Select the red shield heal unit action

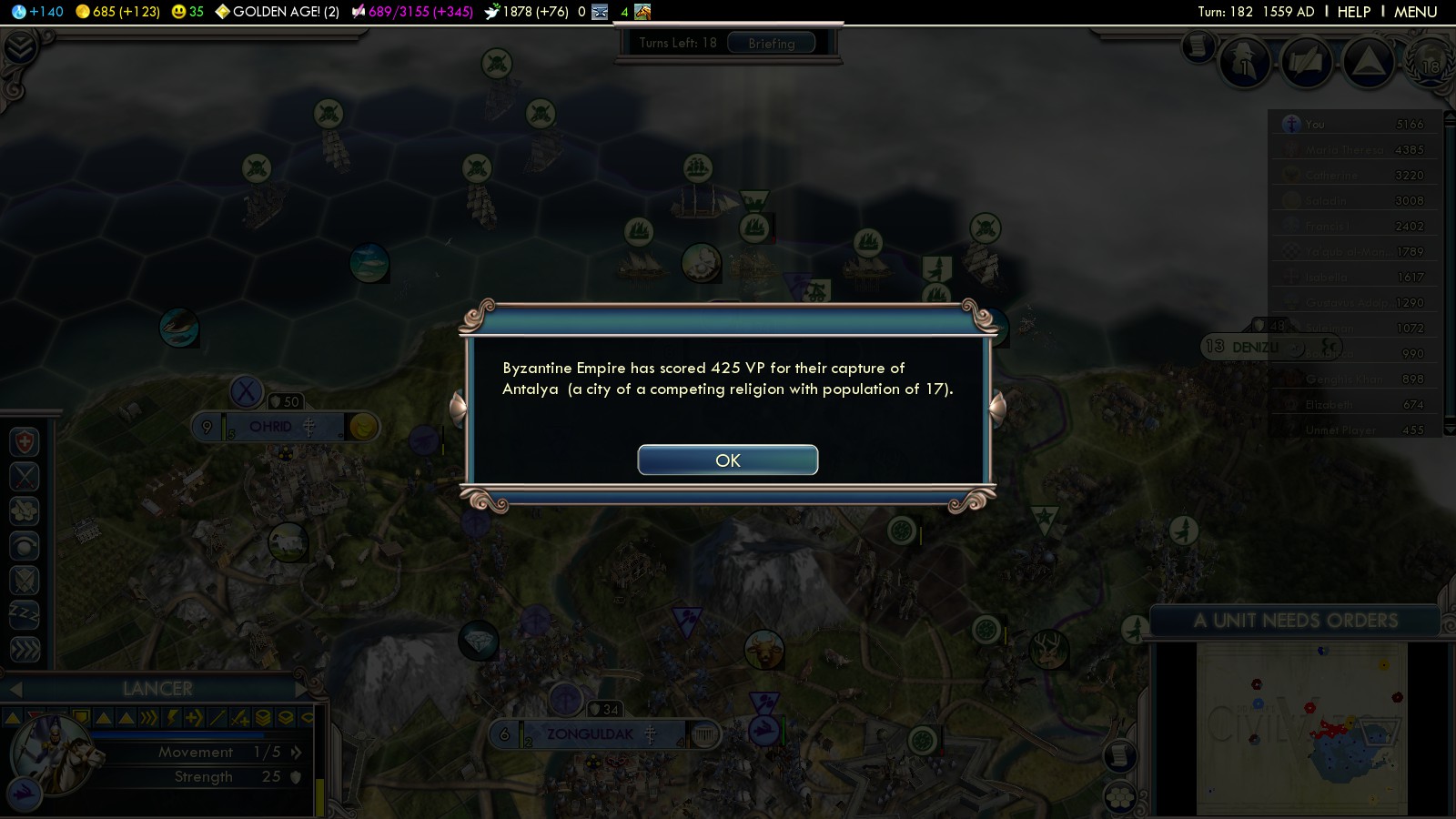[x=25, y=442]
